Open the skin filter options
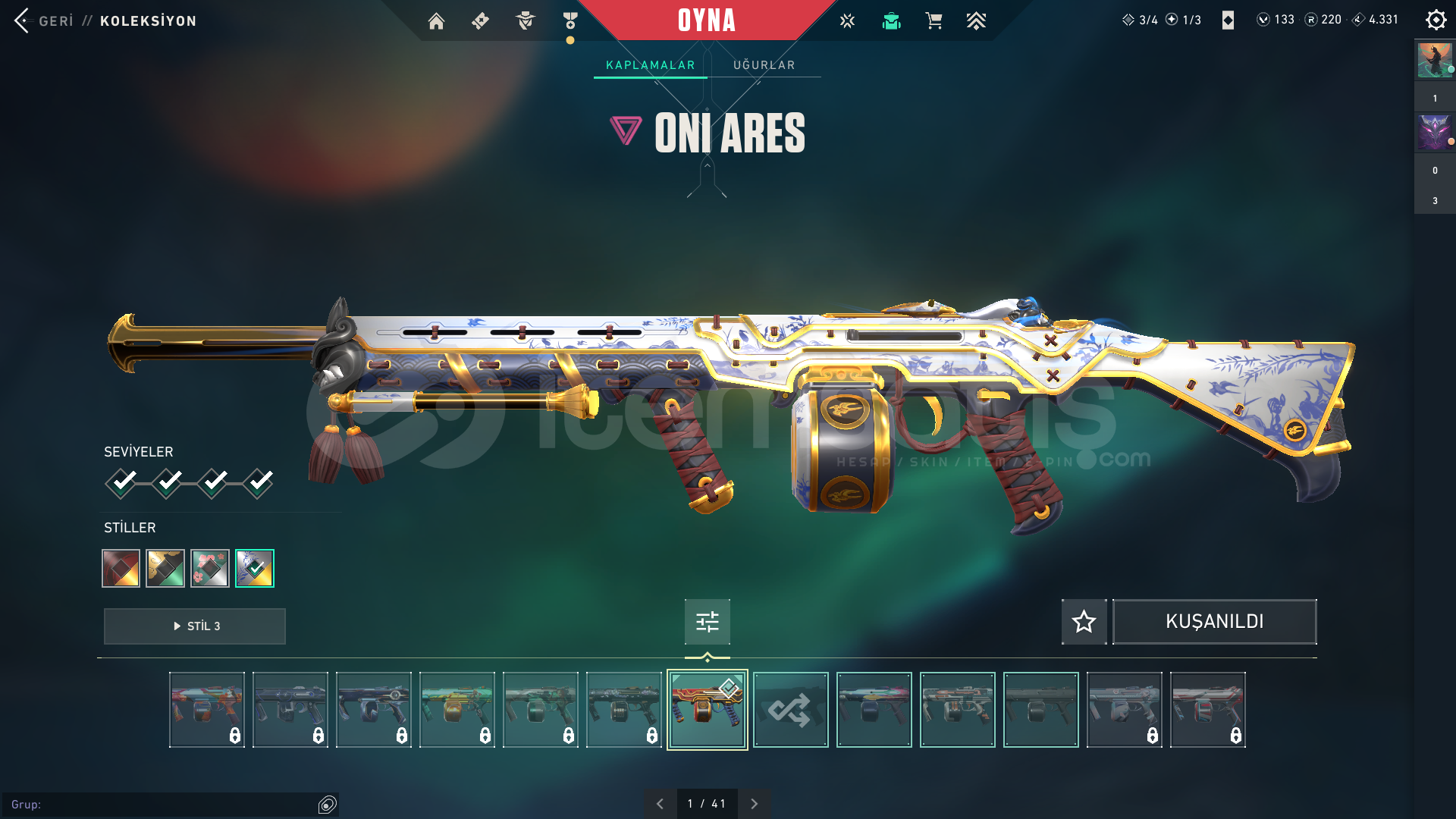 tap(707, 622)
